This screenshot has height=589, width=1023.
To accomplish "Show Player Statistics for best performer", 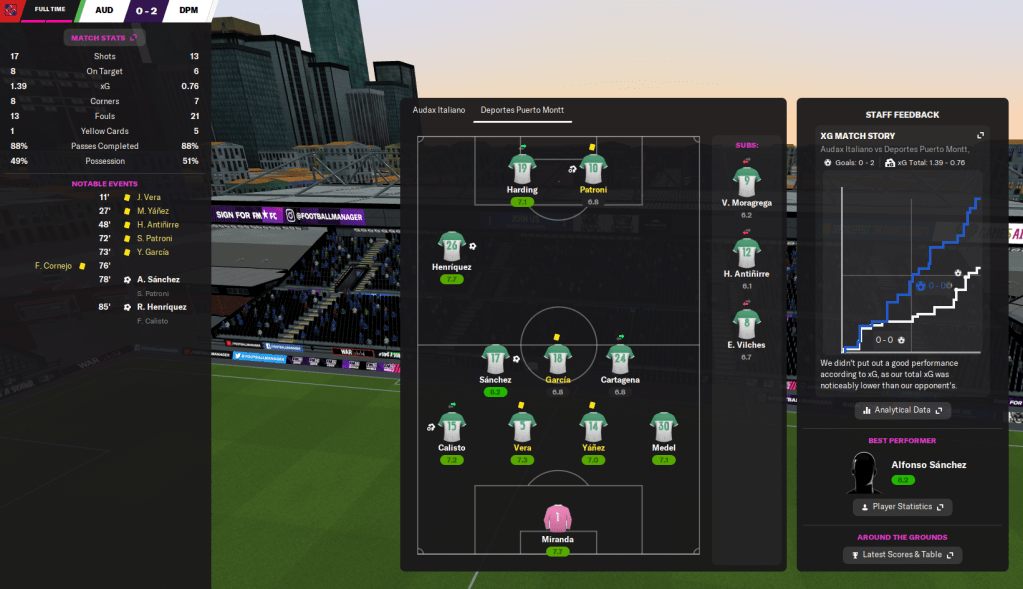I will pyautogui.click(x=902, y=507).
